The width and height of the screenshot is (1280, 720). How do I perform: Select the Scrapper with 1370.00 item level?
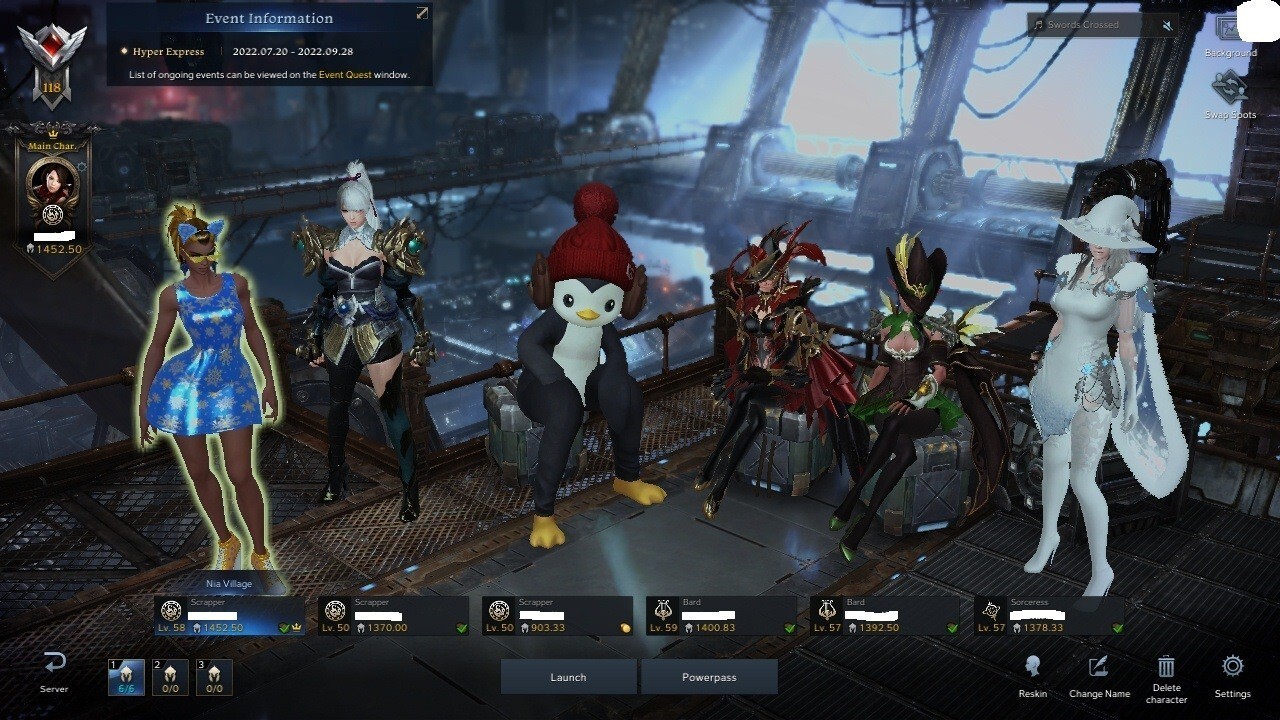(393, 616)
